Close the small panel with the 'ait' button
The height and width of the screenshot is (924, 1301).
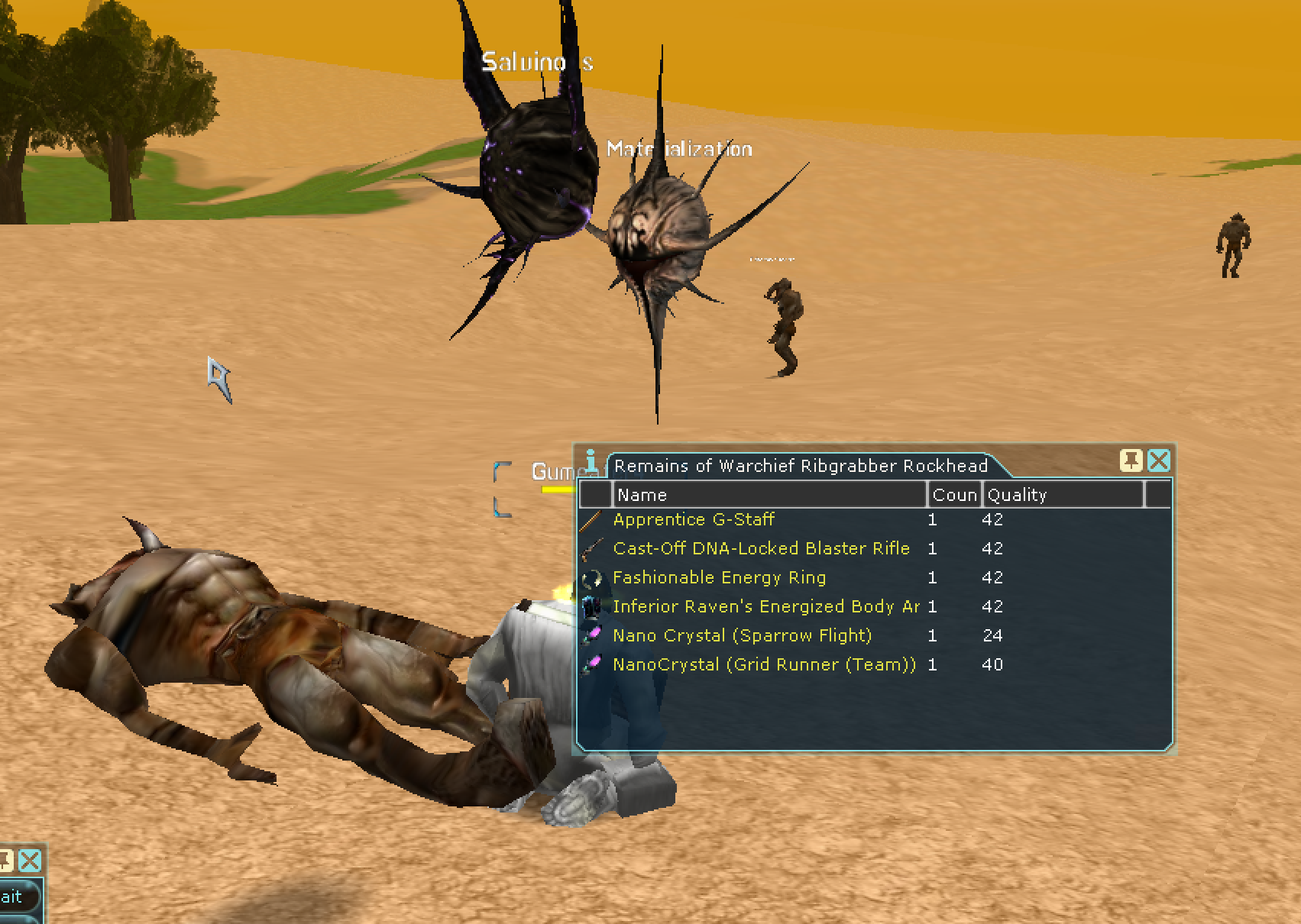click(x=30, y=861)
